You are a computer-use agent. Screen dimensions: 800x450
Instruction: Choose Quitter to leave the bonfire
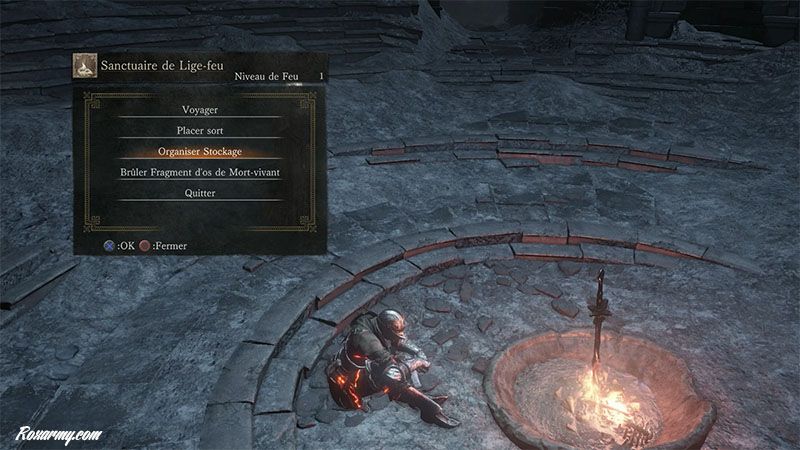click(x=200, y=194)
